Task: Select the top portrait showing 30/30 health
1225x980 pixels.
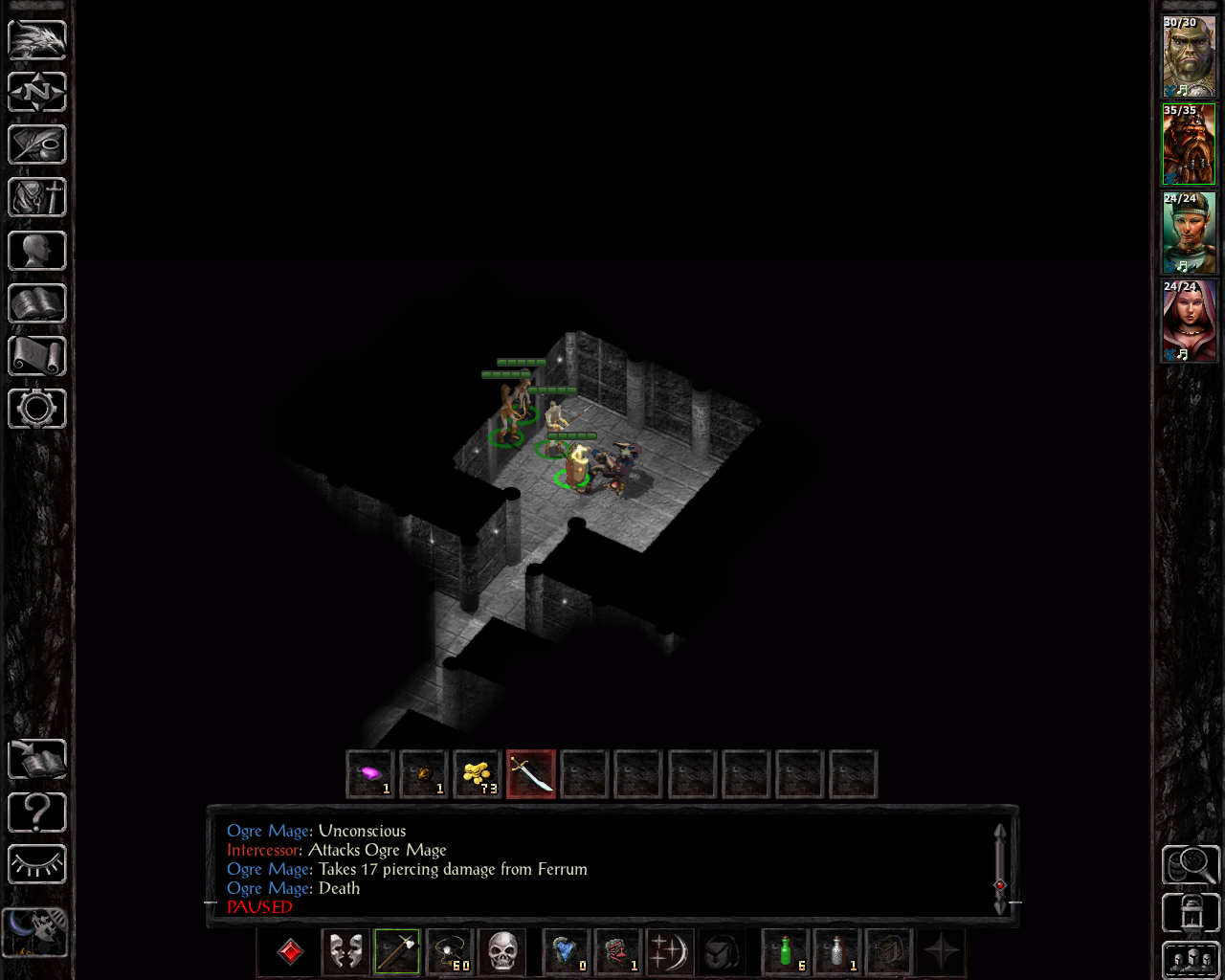Action: pyautogui.click(x=1189, y=55)
